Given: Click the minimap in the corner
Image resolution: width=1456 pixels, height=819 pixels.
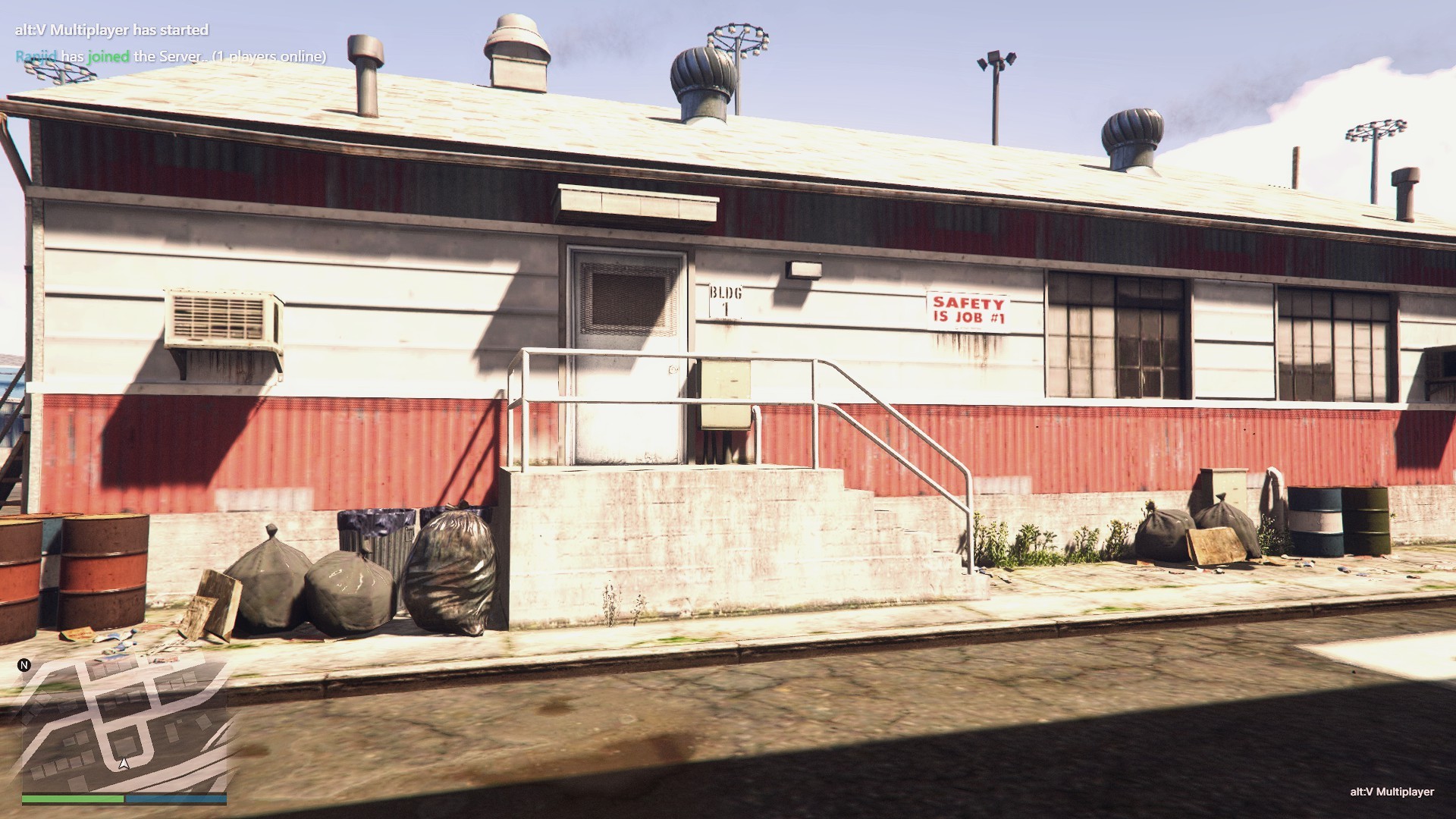Looking at the screenshot, I should (124, 726).
